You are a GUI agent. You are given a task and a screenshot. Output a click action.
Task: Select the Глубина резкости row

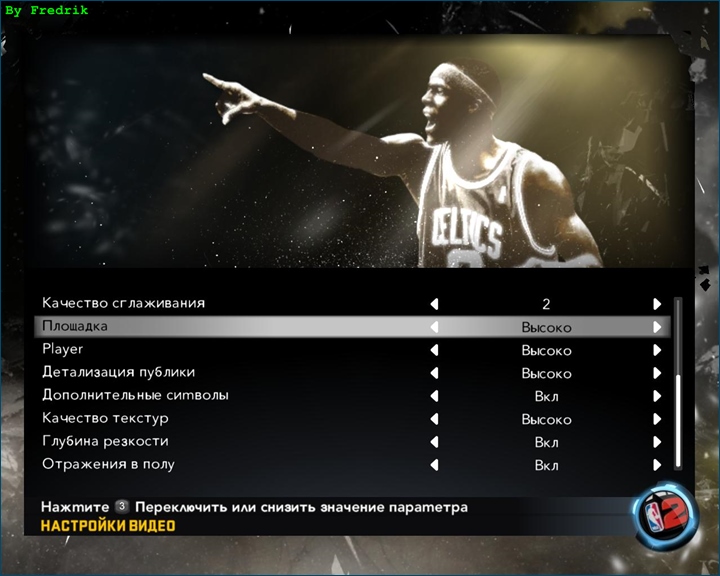(x=105, y=441)
